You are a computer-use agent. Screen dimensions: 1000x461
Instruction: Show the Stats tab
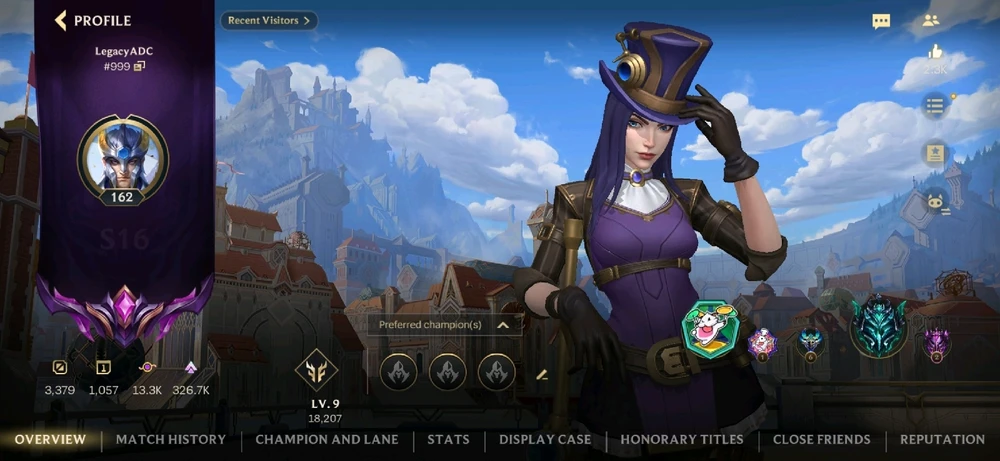pyautogui.click(x=448, y=439)
